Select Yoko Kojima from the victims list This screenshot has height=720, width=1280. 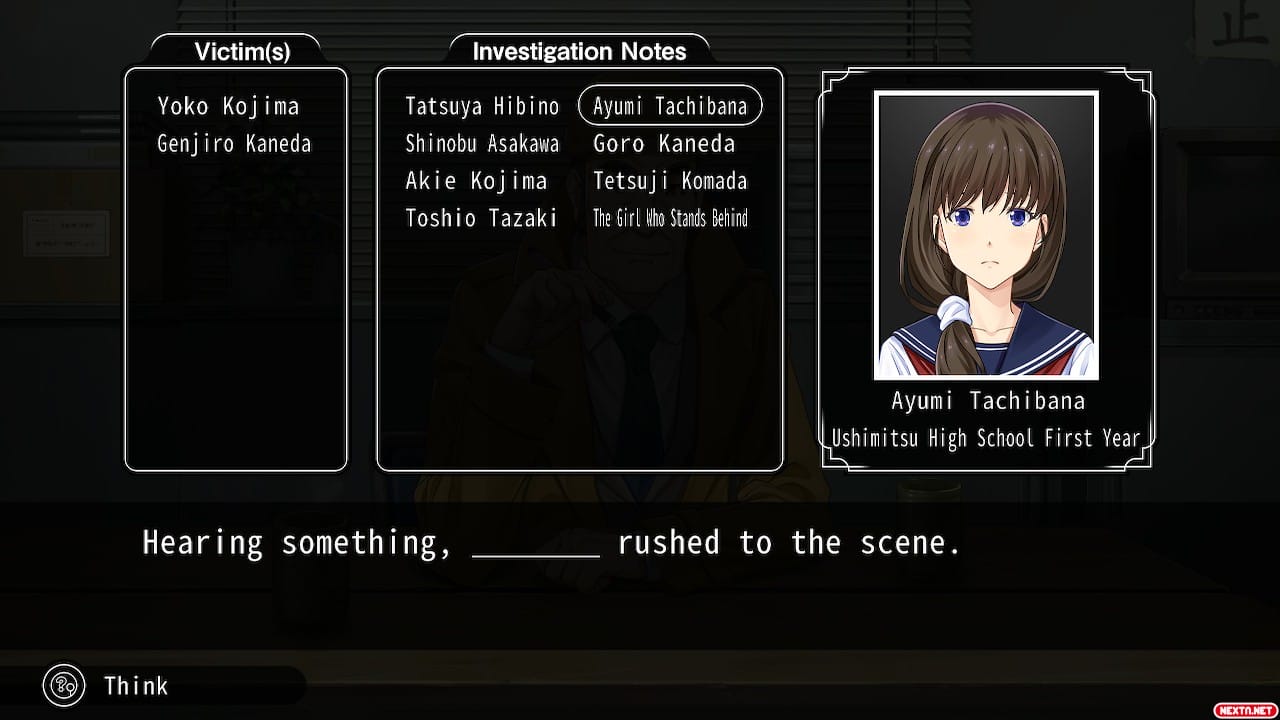point(228,106)
